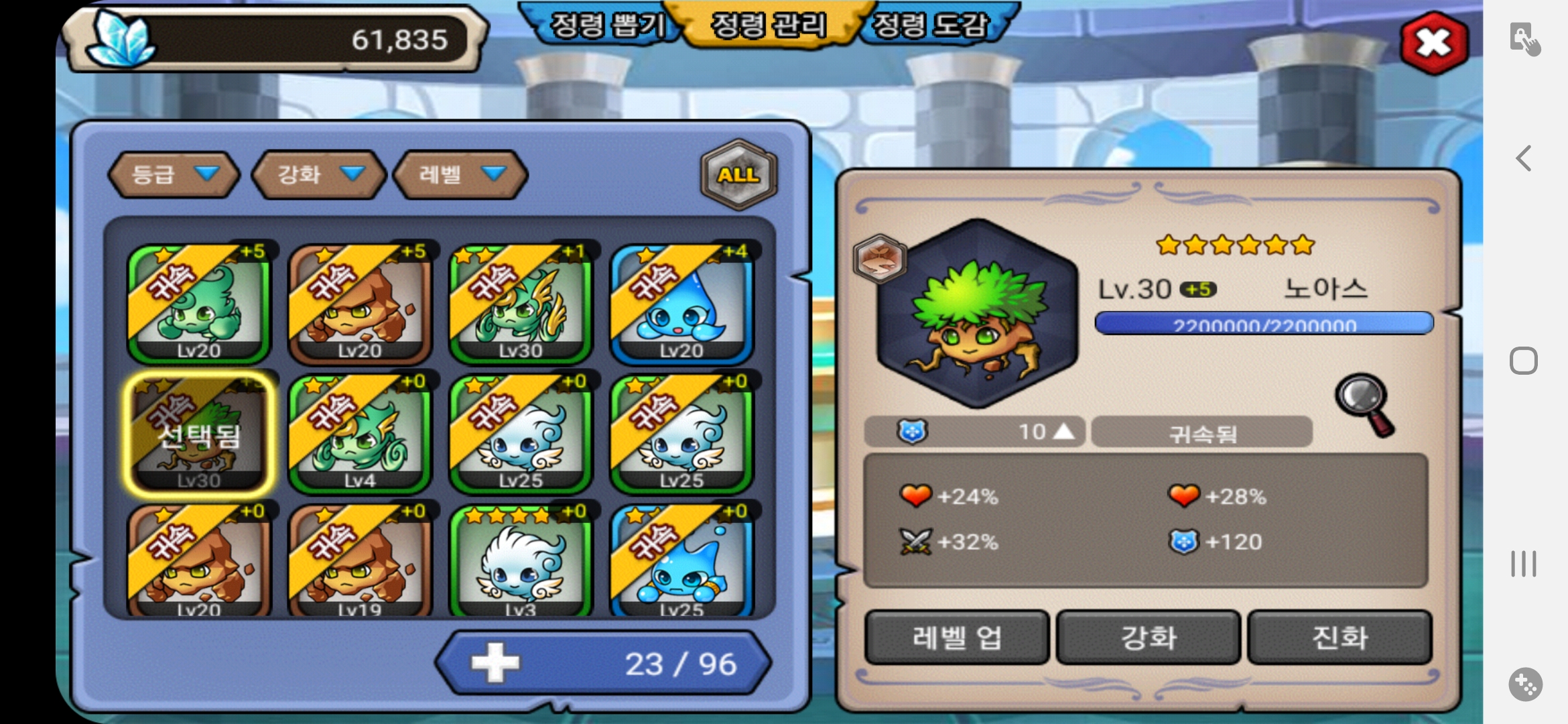The height and width of the screenshot is (724, 1568).
Task: Tap the Android back navigation arrow
Action: coord(1524,158)
